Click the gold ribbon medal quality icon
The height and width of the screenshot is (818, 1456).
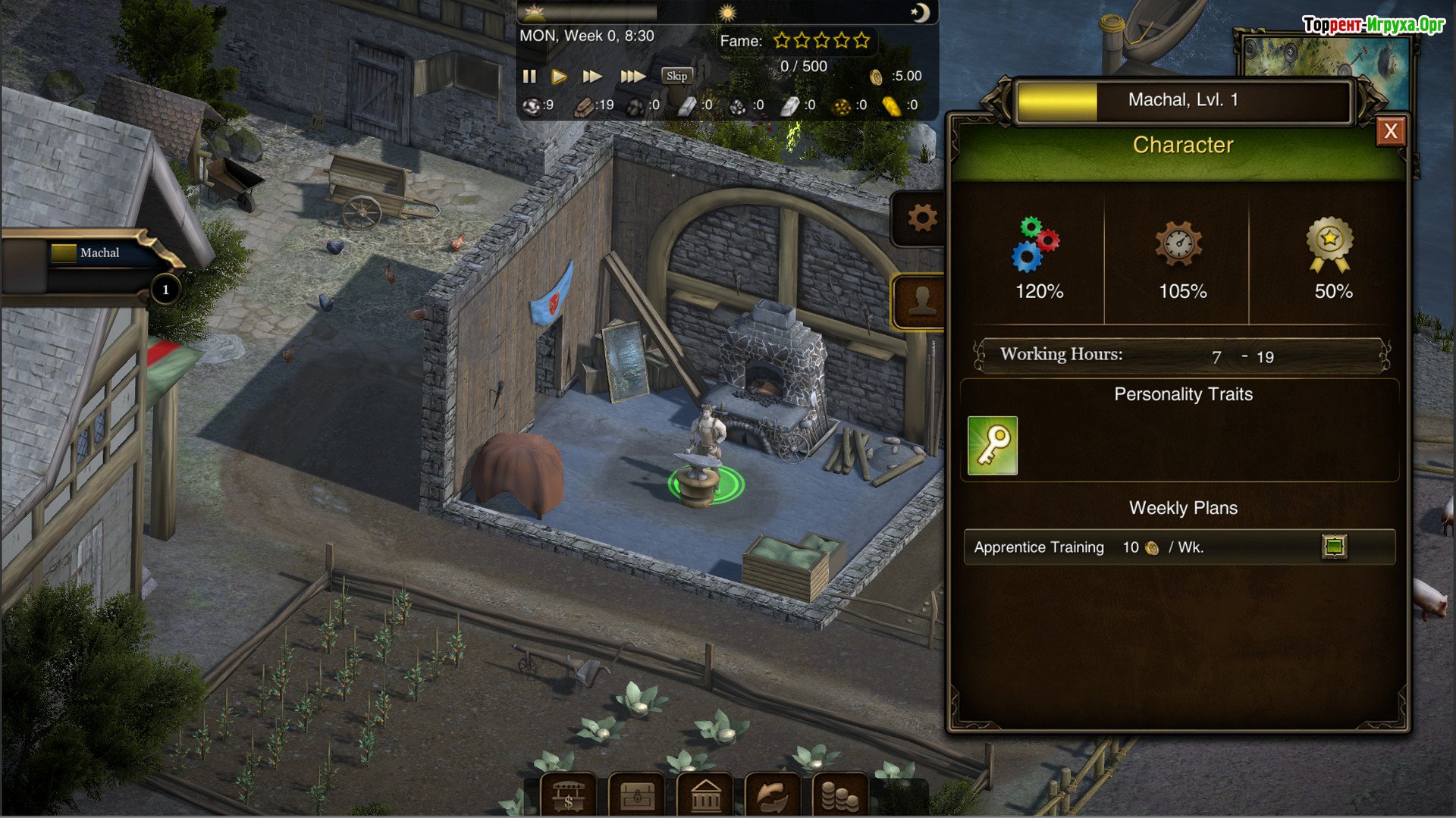[1329, 244]
